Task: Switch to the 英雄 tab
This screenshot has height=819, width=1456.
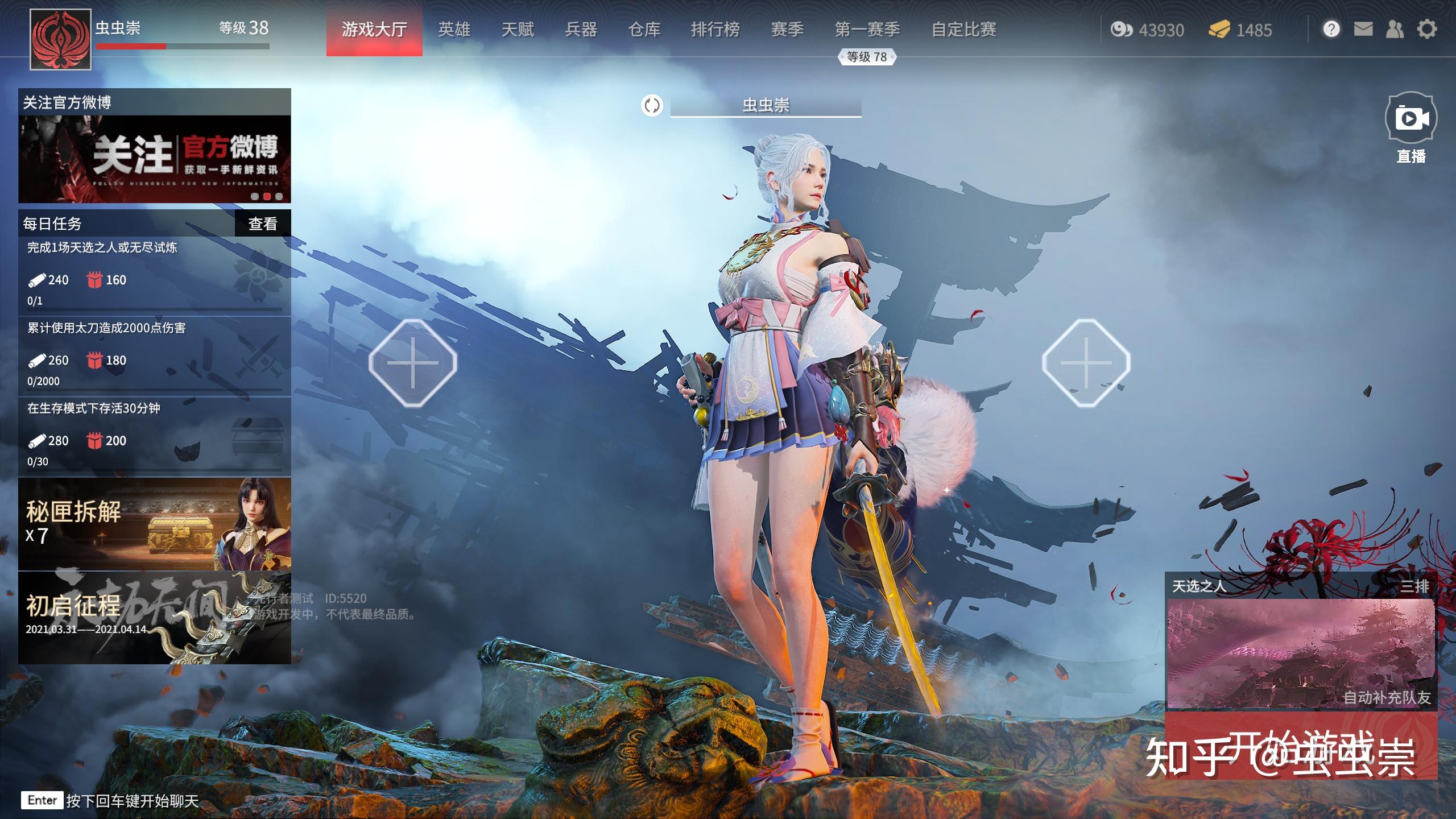Action: click(x=454, y=29)
